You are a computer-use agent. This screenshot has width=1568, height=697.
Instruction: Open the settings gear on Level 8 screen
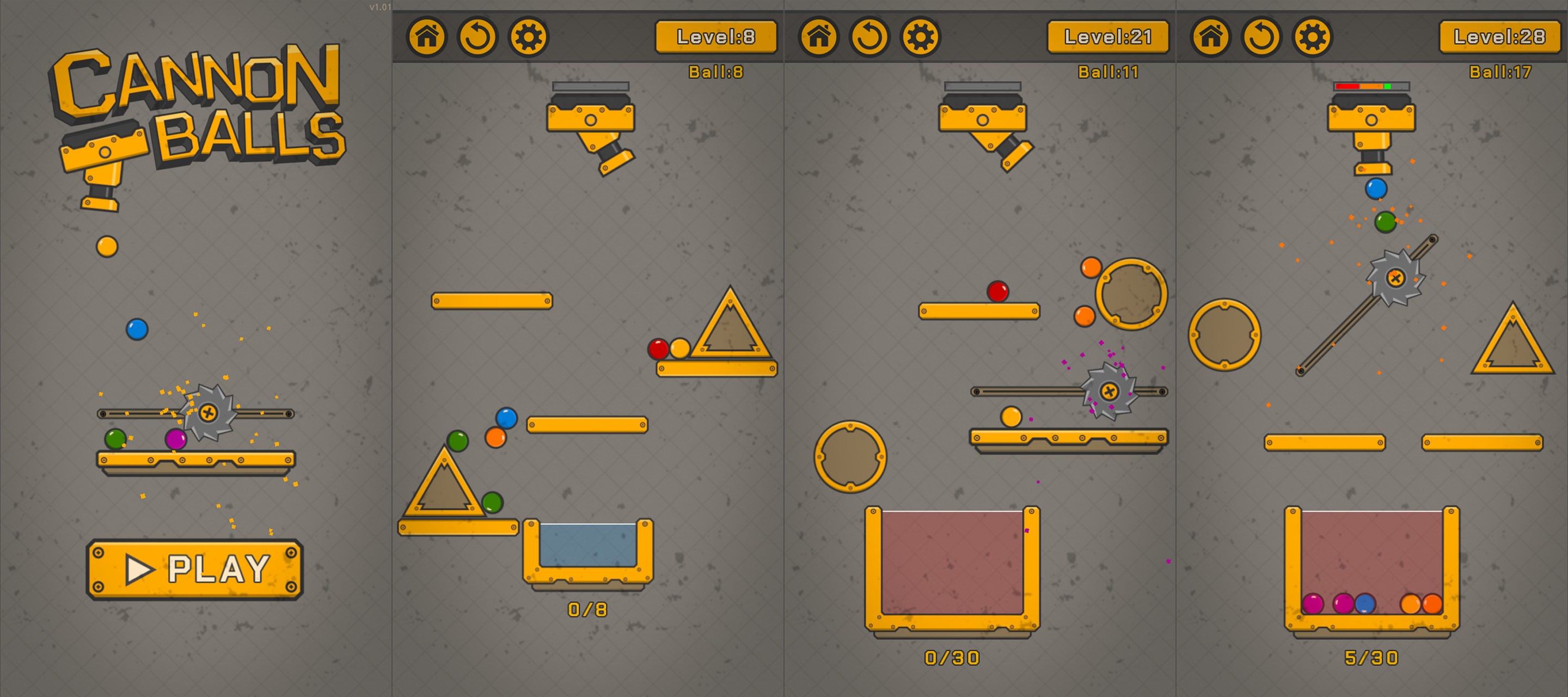click(x=529, y=36)
